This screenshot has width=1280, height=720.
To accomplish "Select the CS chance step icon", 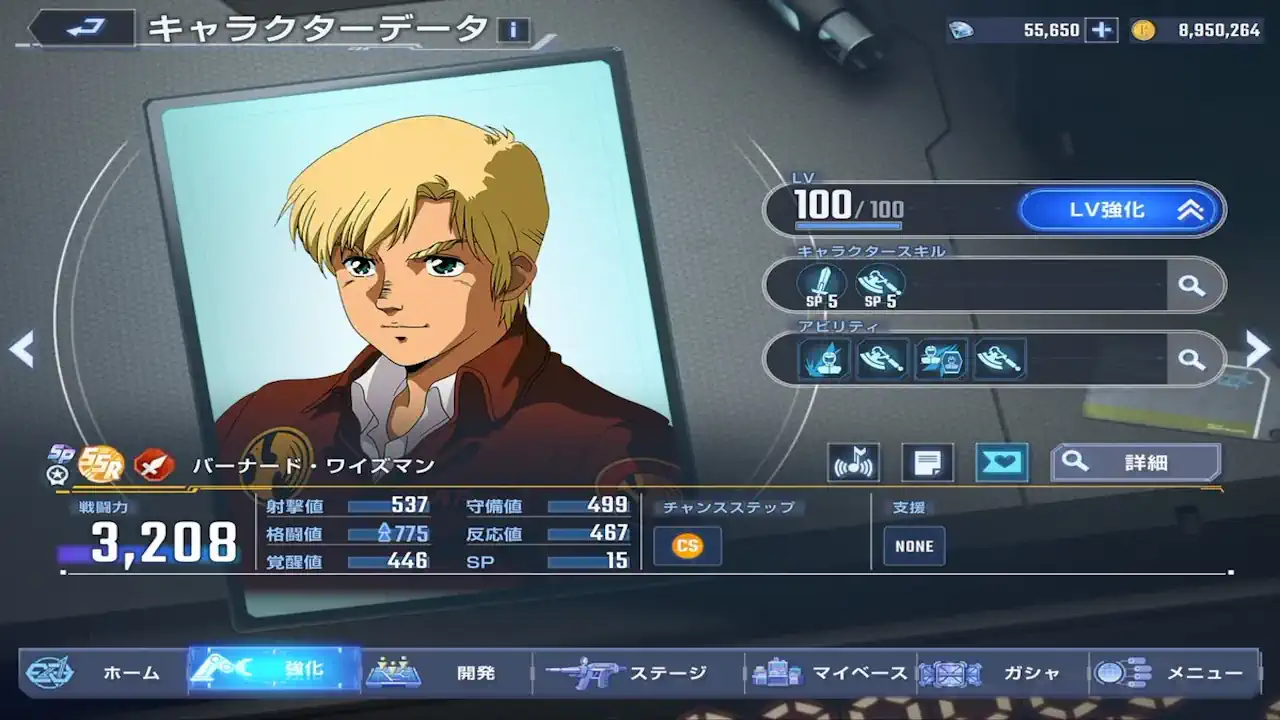I will click(x=687, y=546).
